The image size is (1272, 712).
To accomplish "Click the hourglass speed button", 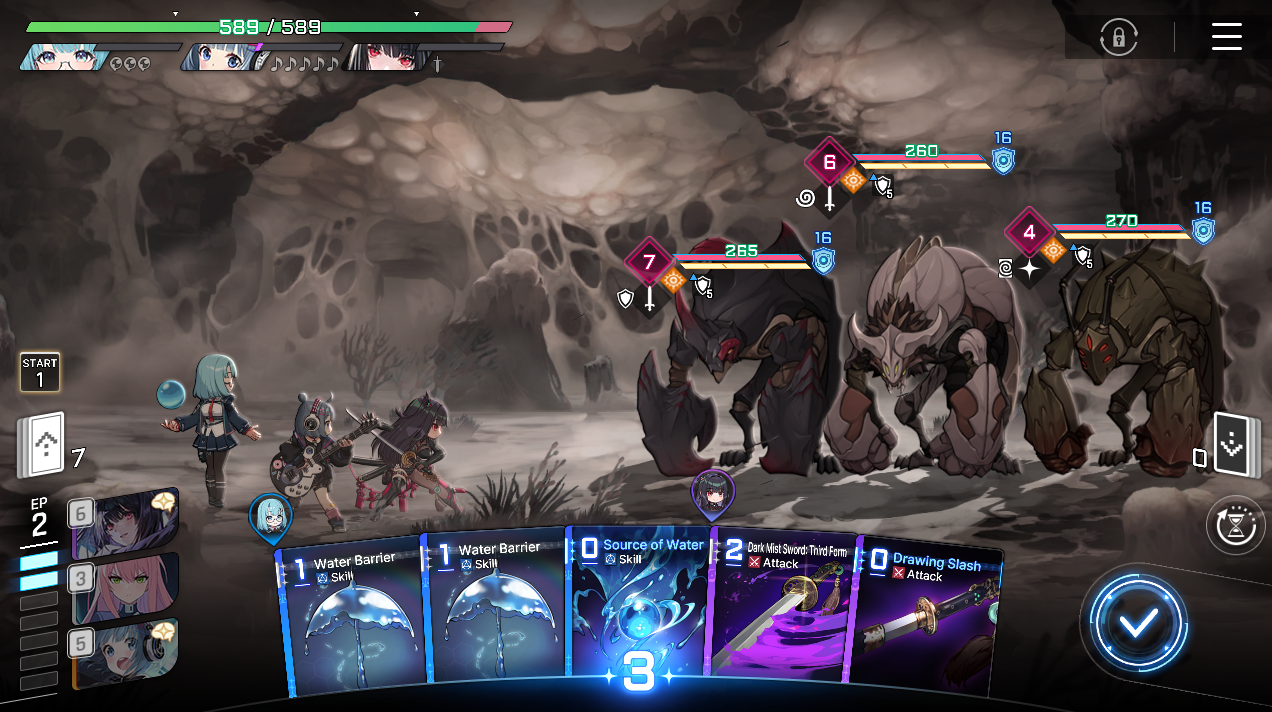I will point(1236,525).
